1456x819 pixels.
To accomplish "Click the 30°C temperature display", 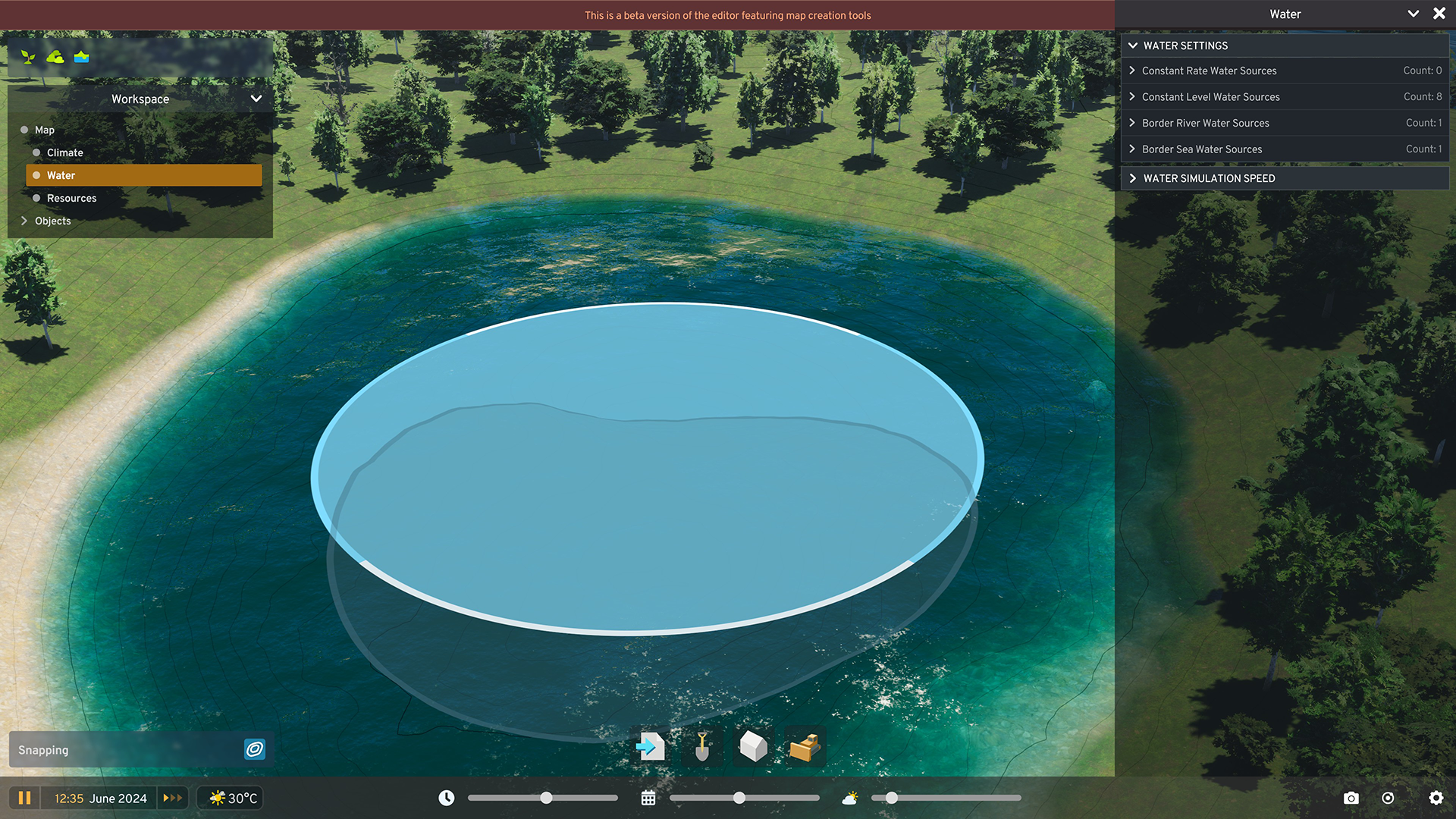I will (x=229, y=798).
